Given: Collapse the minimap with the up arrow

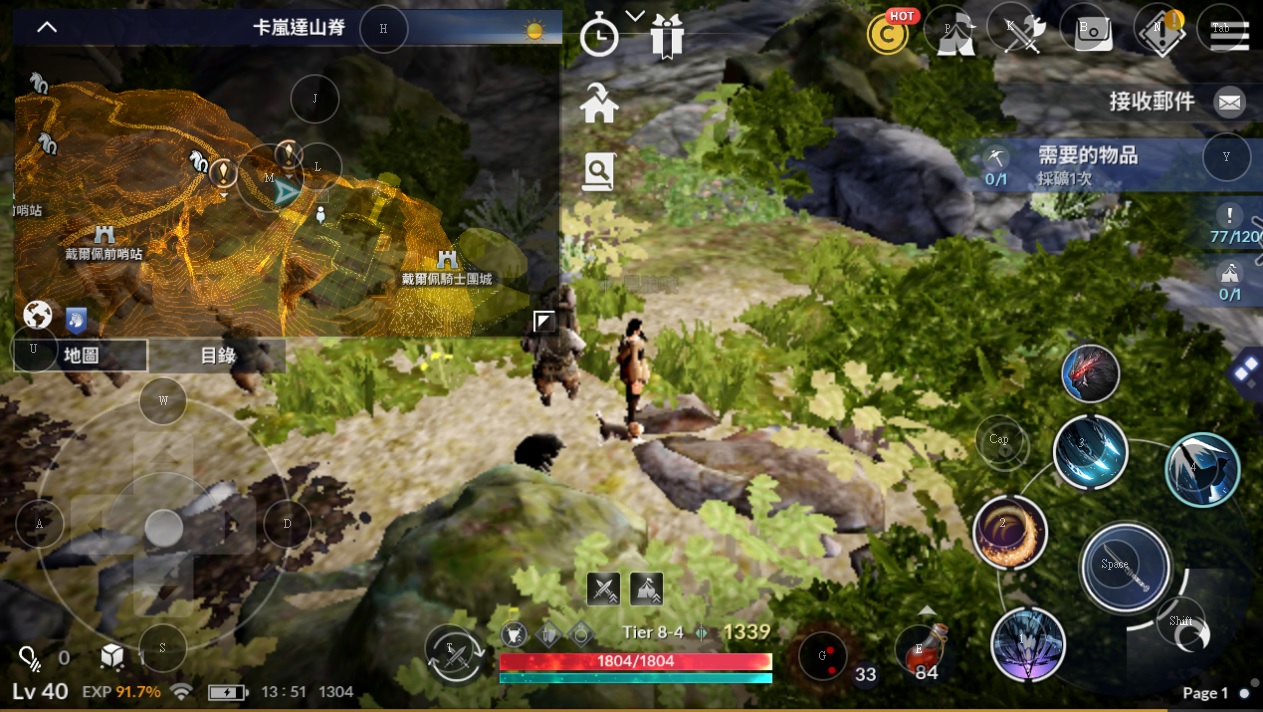Looking at the screenshot, I should click(47, 27).
